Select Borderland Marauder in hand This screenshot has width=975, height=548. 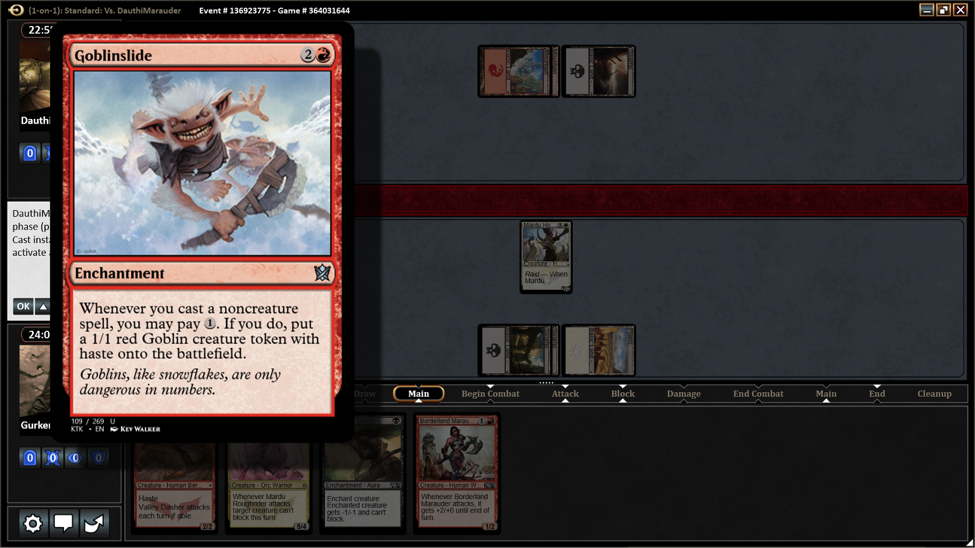tap(457, 472)
